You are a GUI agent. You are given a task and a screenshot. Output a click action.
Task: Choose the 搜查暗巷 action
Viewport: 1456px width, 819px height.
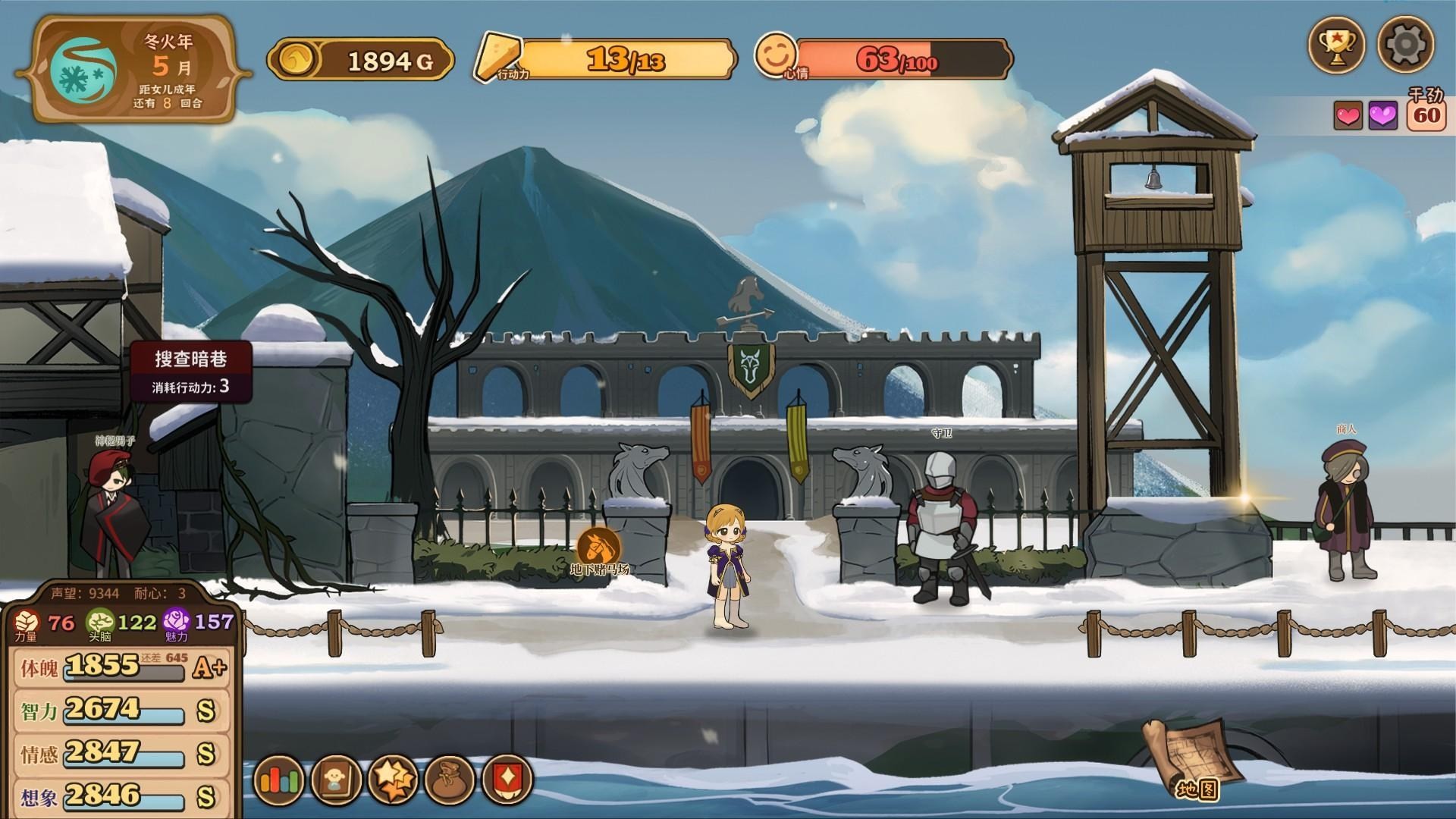191,371
